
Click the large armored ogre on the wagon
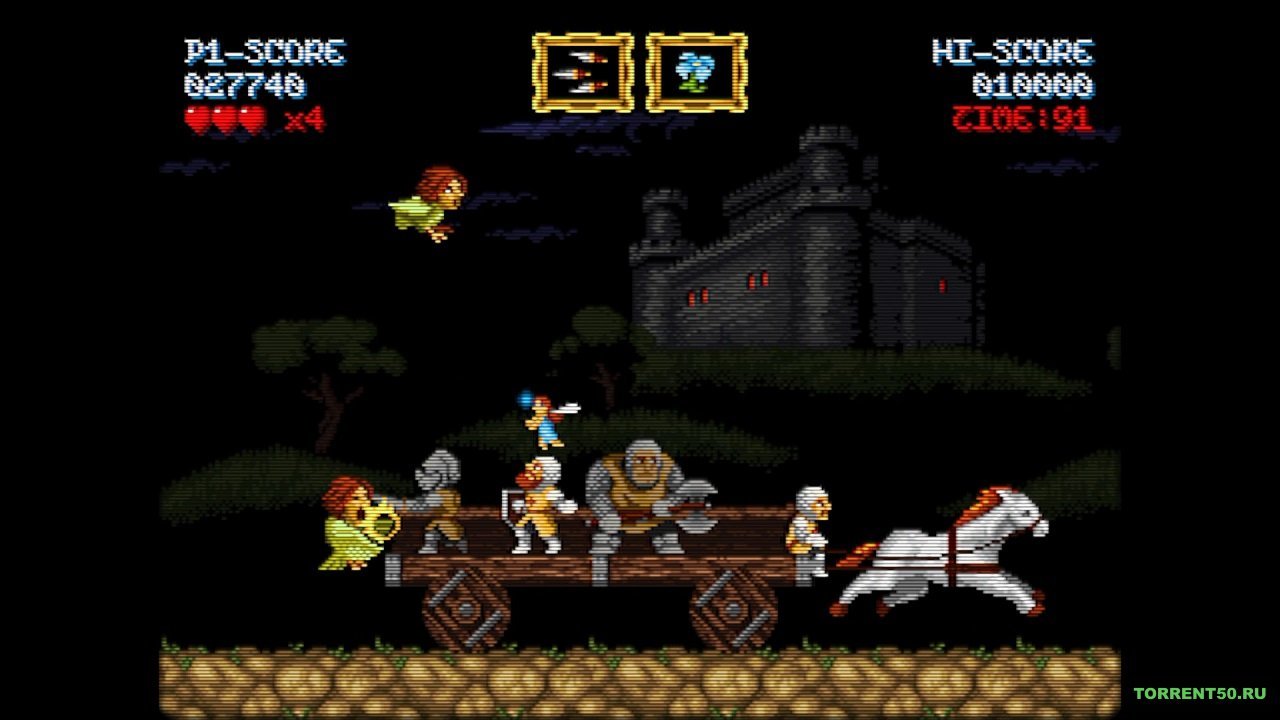pyautogui.click(x=640, y=490)
